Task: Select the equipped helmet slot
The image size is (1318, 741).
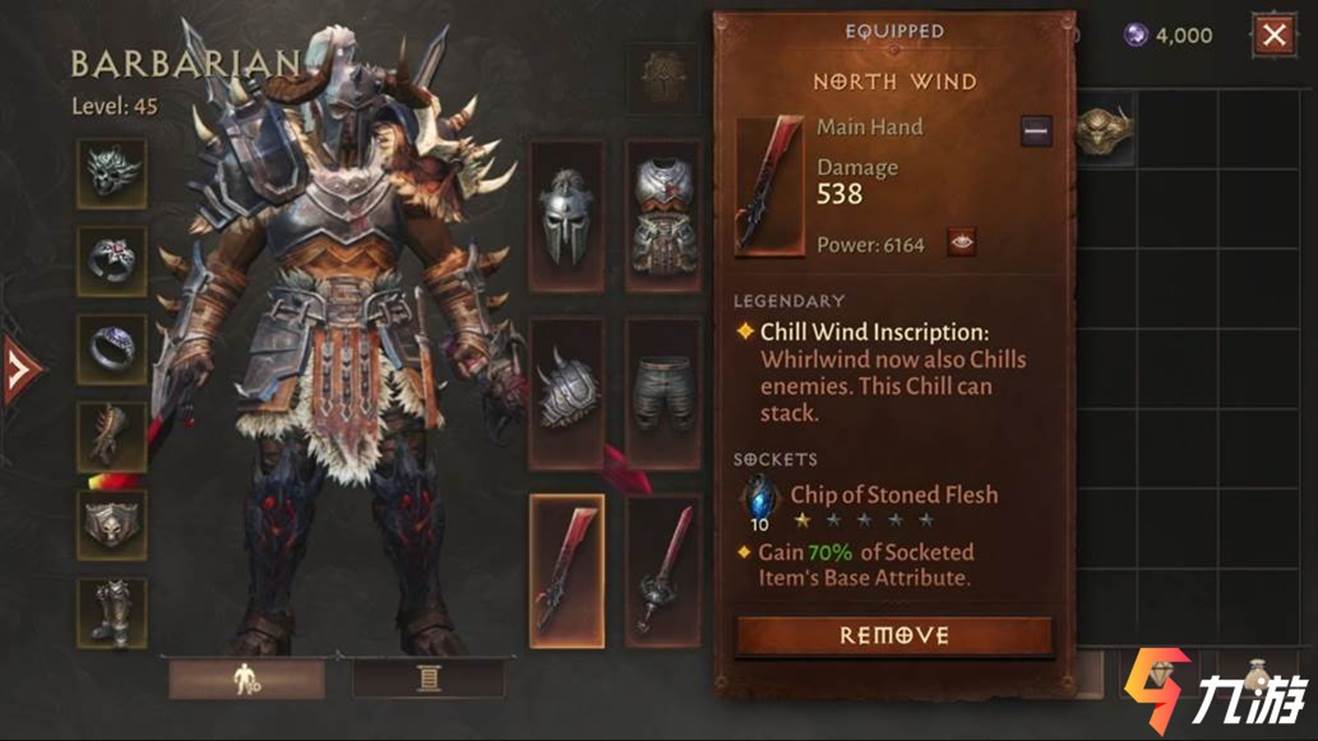Action: [566, 215]
